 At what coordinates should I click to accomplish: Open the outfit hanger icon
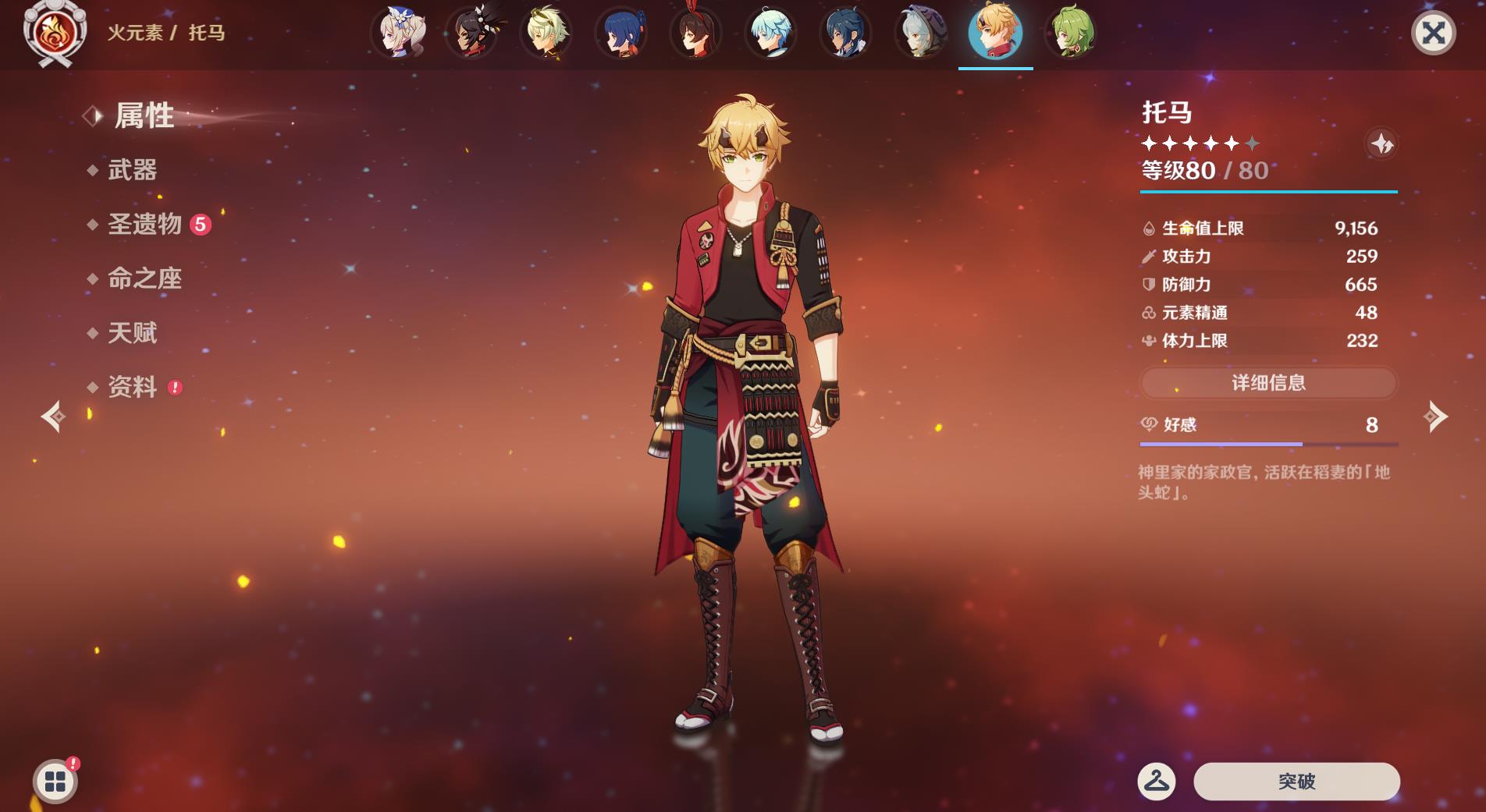(x=1157, y=781)
